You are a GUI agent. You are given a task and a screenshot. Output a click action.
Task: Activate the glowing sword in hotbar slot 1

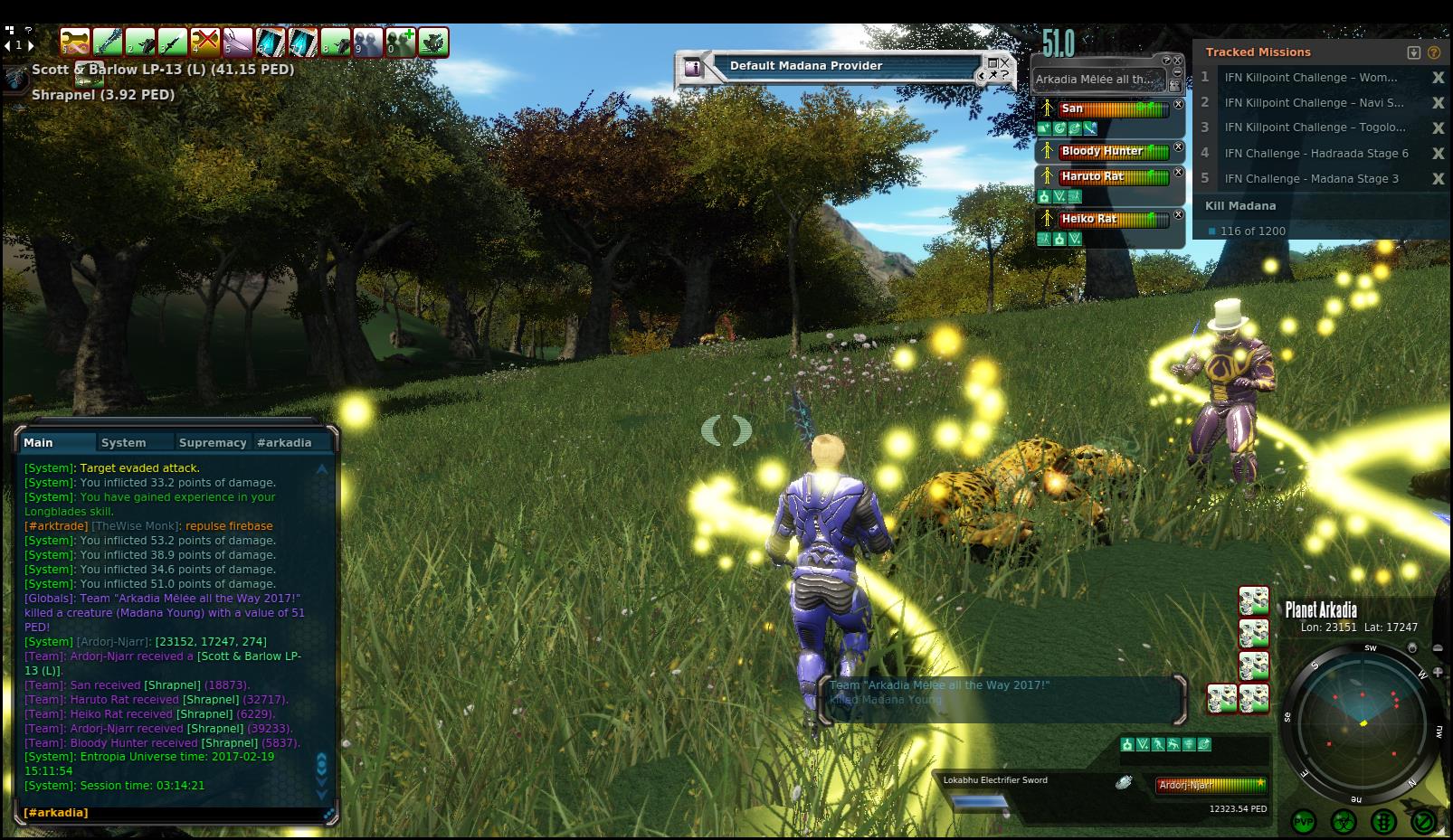(x=108, y=42)
